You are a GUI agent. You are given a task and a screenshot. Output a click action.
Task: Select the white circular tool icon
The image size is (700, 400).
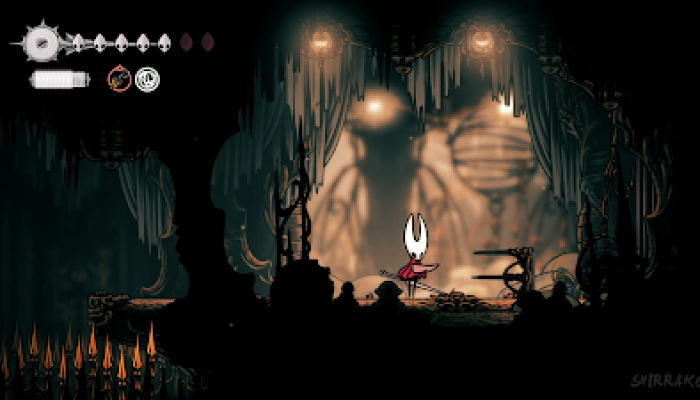147,78
